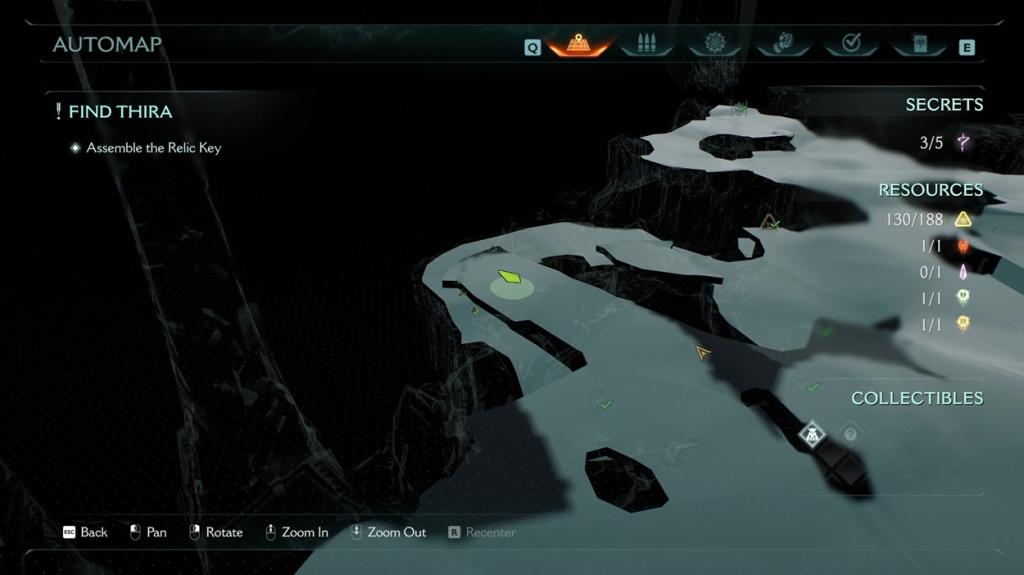Click the Zoom Out control

pos(388,532)
